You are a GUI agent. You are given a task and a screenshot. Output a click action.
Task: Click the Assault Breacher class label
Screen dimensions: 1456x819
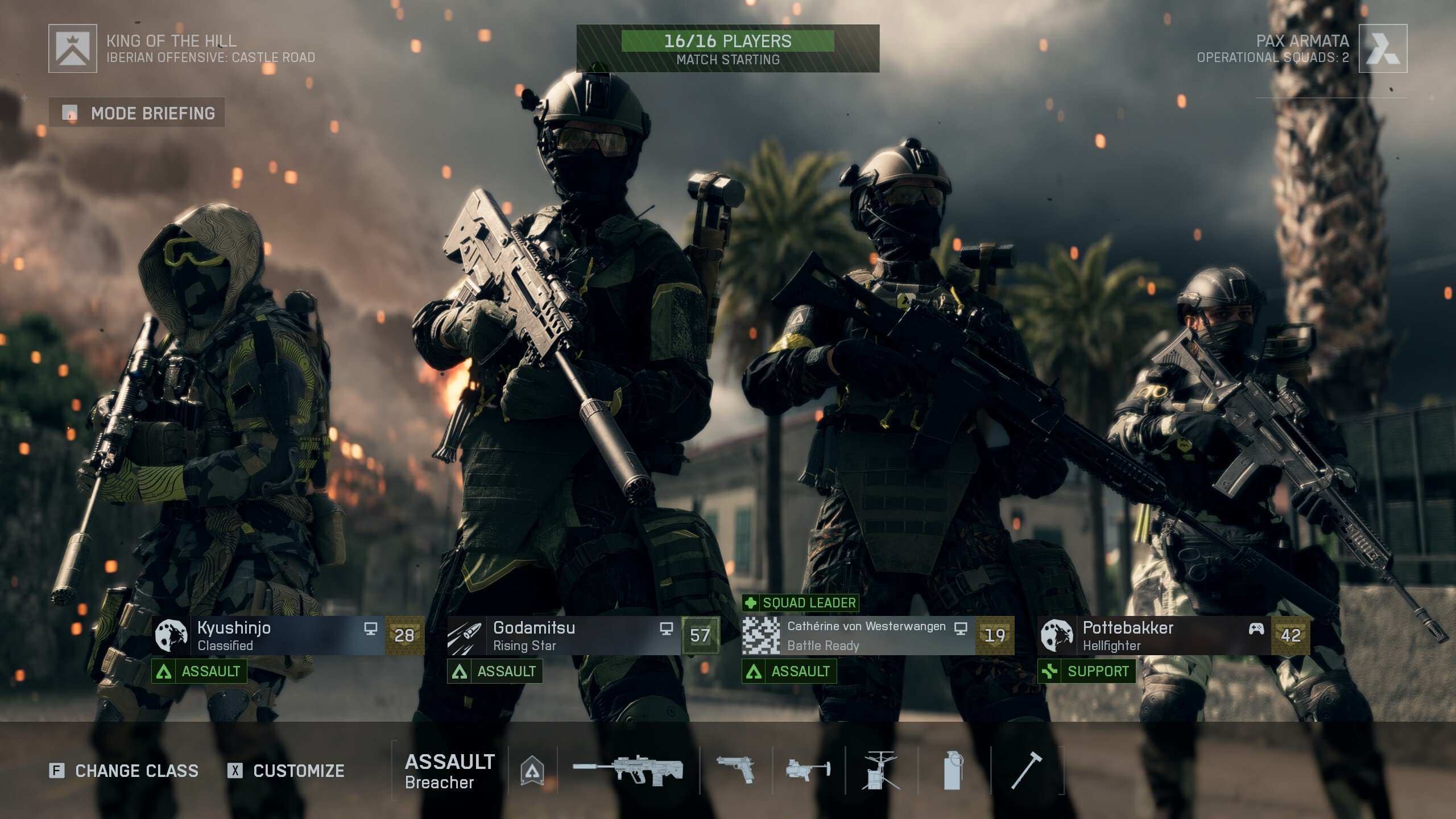click(449, 771)
